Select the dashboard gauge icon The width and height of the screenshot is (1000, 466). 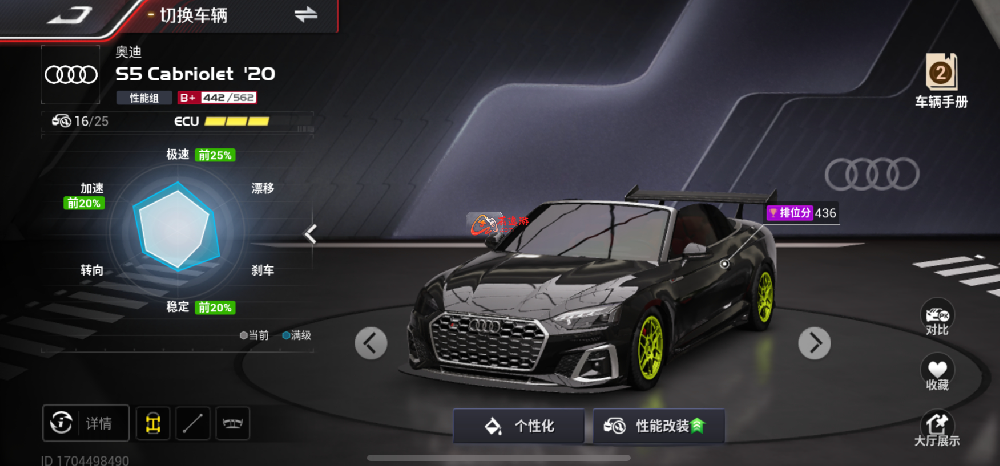(232, 423)
